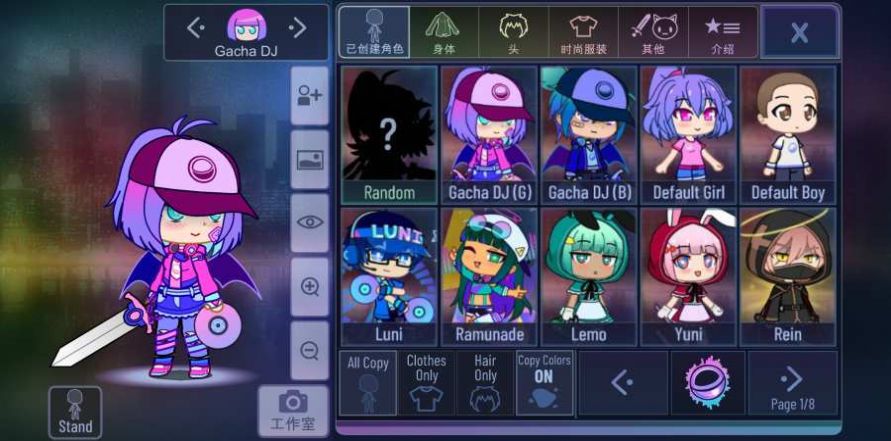Viewport: 891px width, 441px height.
Task: Select the Clothes Only copy mode
Action: tap(426, 383)
